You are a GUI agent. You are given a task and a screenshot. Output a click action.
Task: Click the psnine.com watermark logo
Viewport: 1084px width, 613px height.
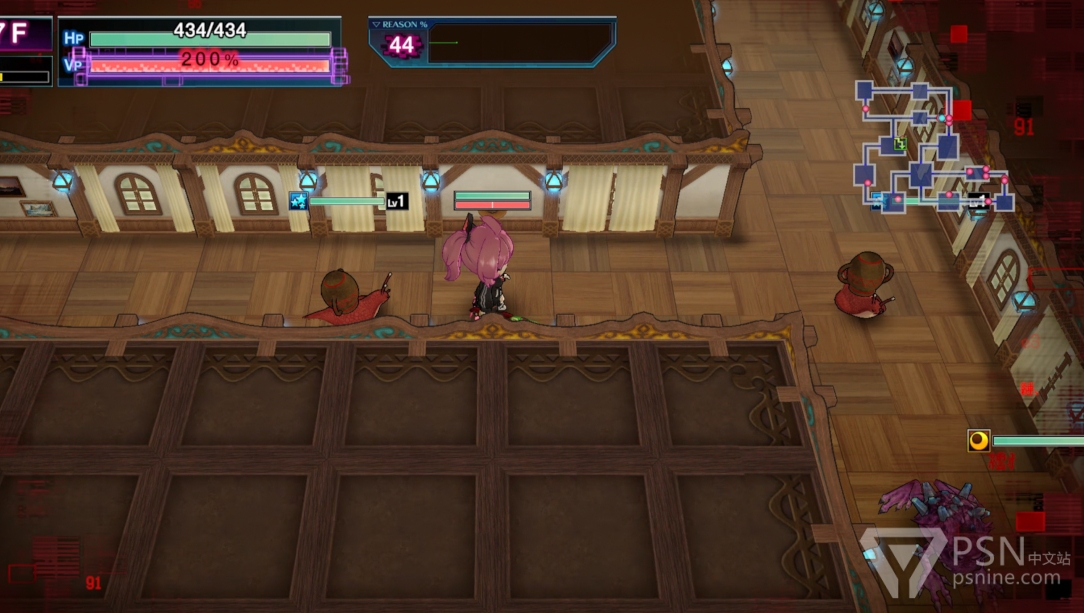pos(960,562)
